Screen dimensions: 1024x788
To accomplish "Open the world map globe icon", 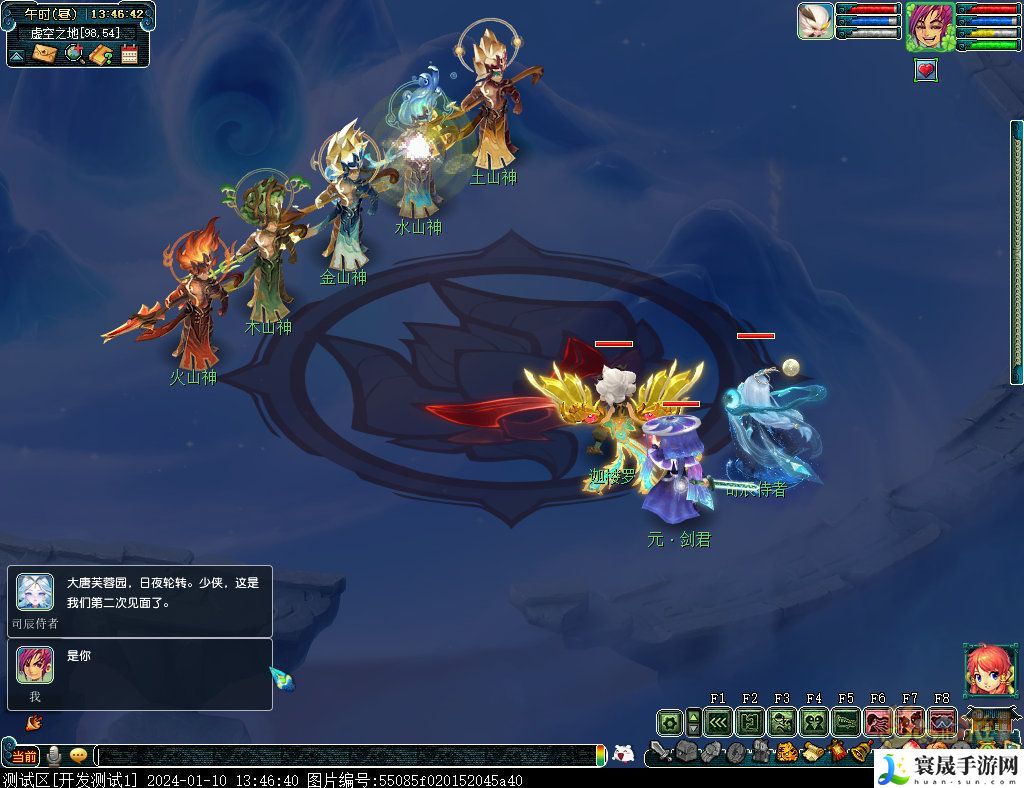I will (73, 54).
